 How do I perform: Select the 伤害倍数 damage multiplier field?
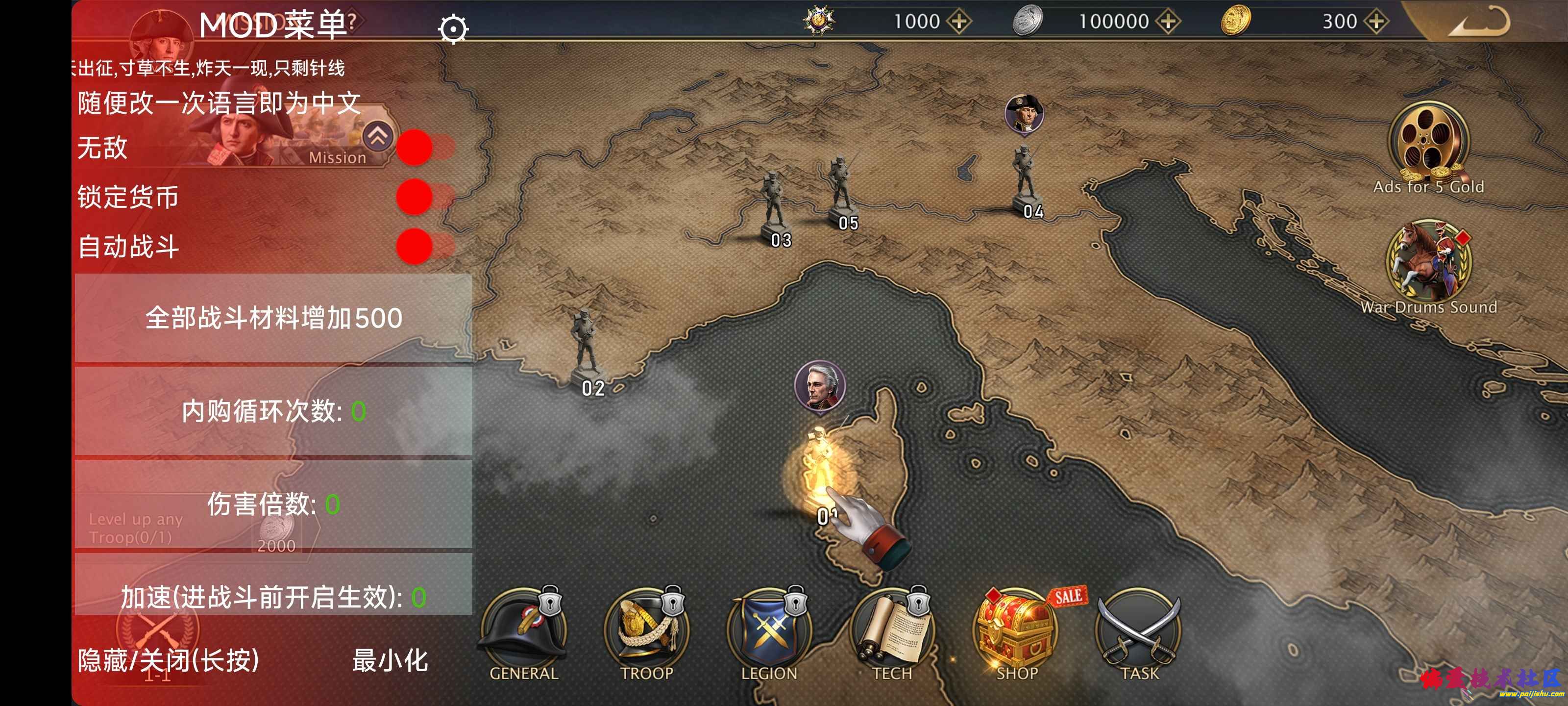tap(273, 504)
